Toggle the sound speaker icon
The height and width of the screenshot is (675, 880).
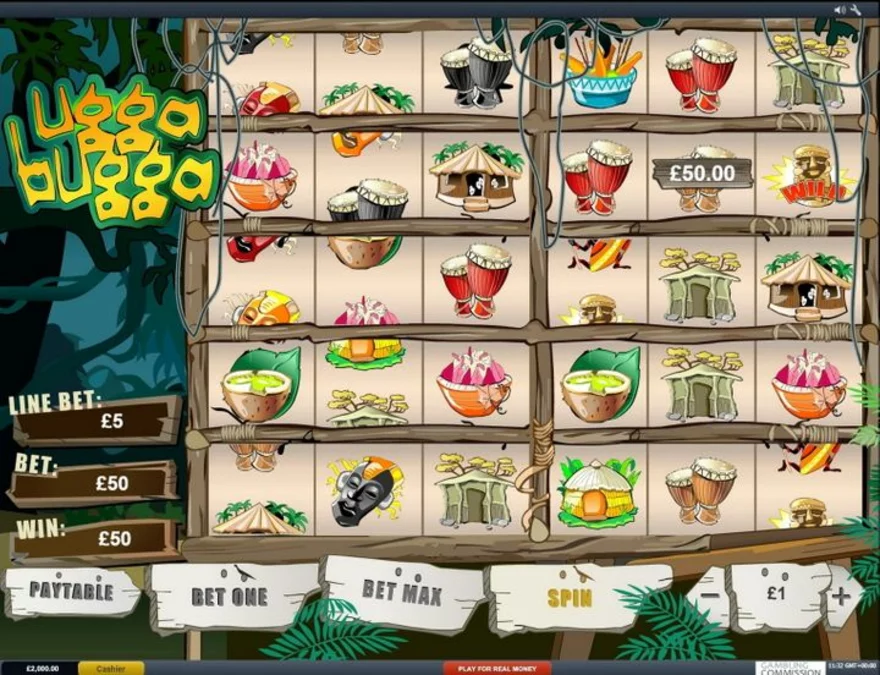pyautogui.click(x=839, y=10)
